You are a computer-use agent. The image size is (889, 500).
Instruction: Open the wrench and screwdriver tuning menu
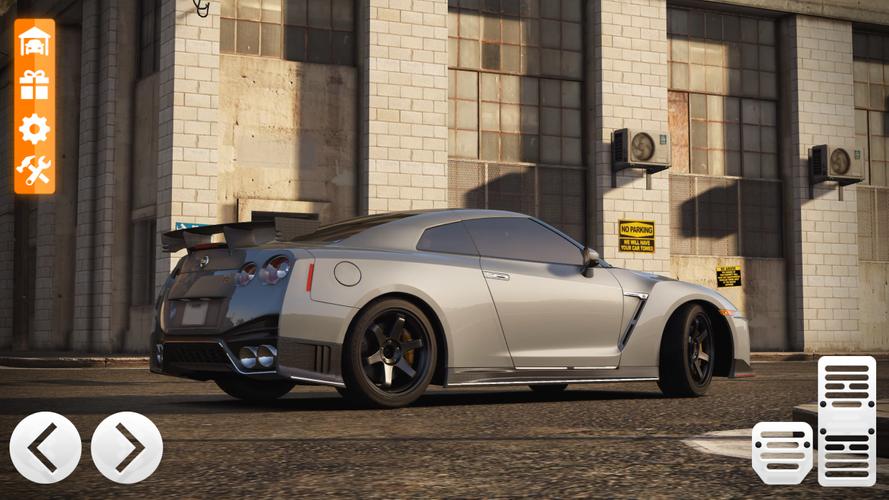[x=34, y=170]
